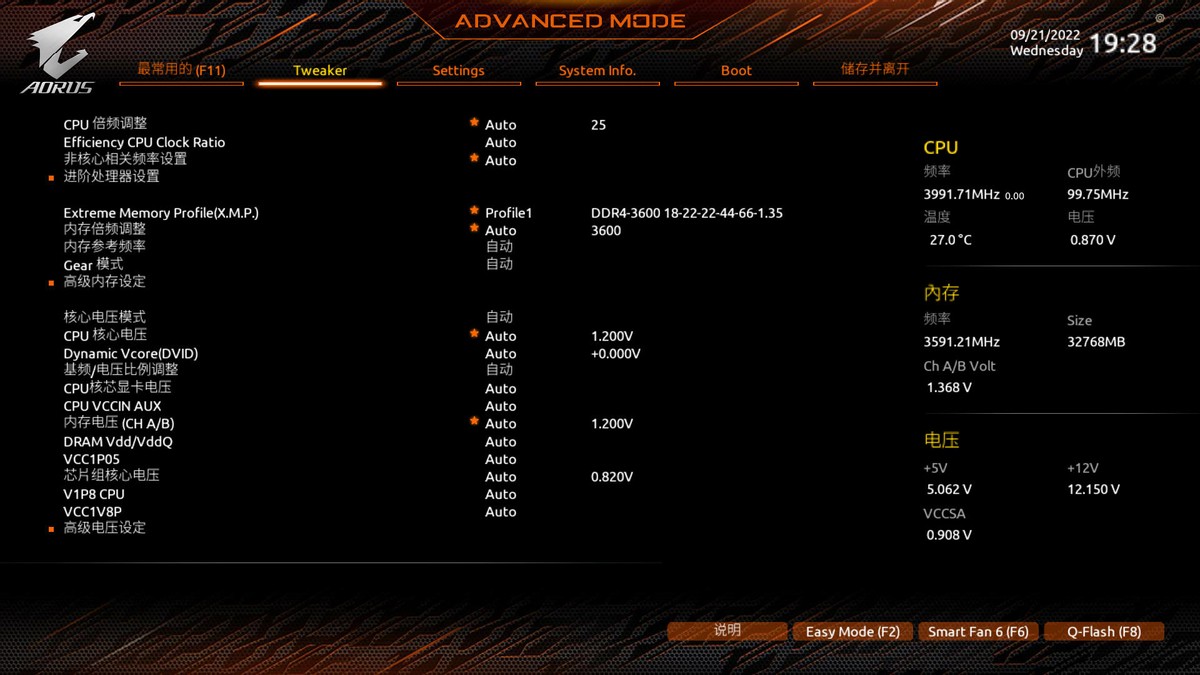Image resolution: width=1200 pixels, height=675 pixels.
Task: Select the Tweaker tab
Action: pyautogui.click(x=320, y=71)
